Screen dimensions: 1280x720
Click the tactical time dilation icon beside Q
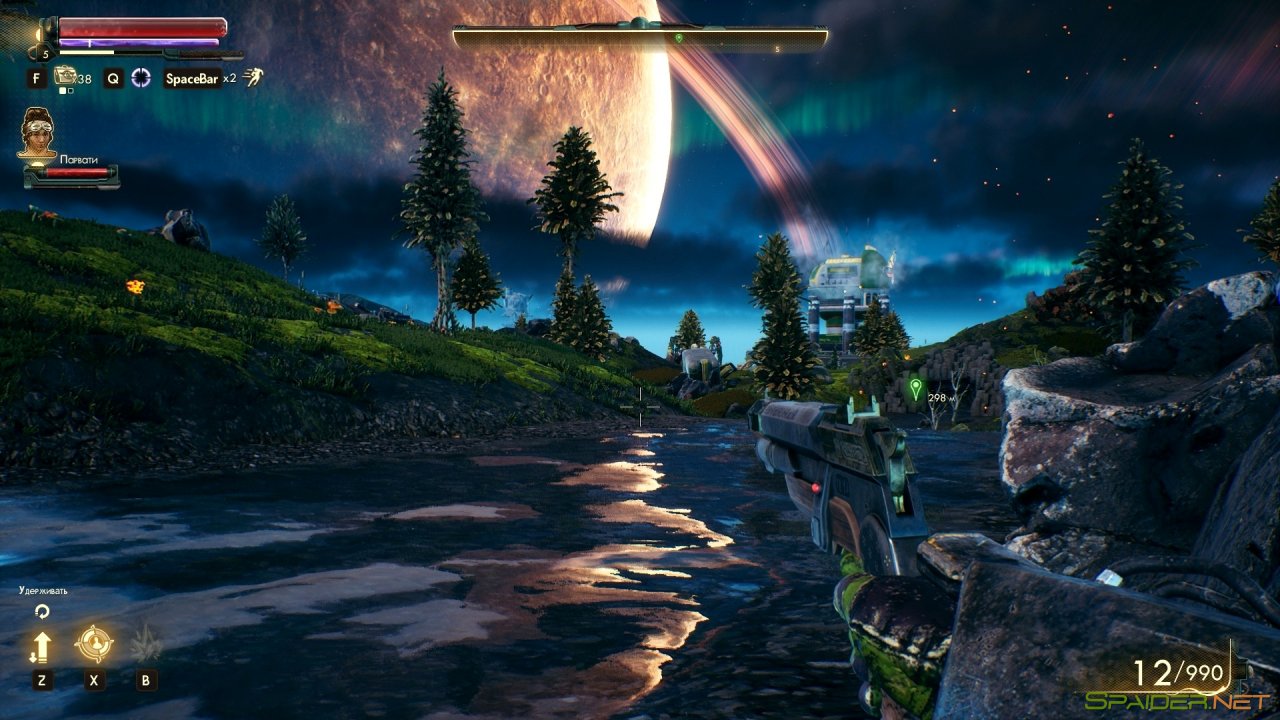pos(139,77)
